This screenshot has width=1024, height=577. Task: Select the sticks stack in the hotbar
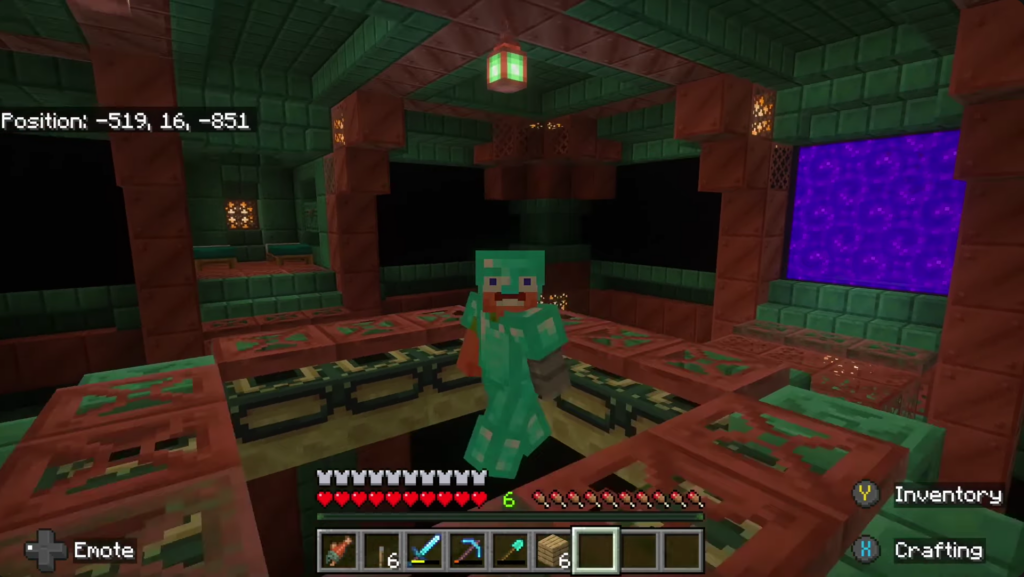click(382, 551)
